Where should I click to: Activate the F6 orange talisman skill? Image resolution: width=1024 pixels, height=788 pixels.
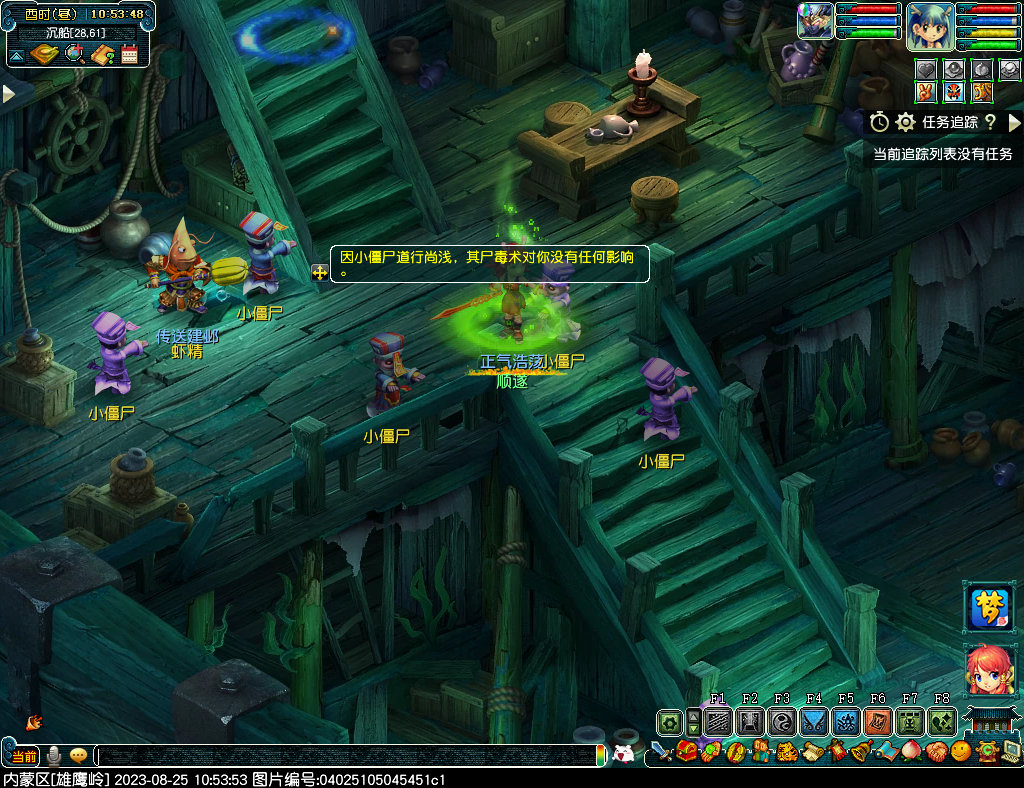(x=877, y=721)
